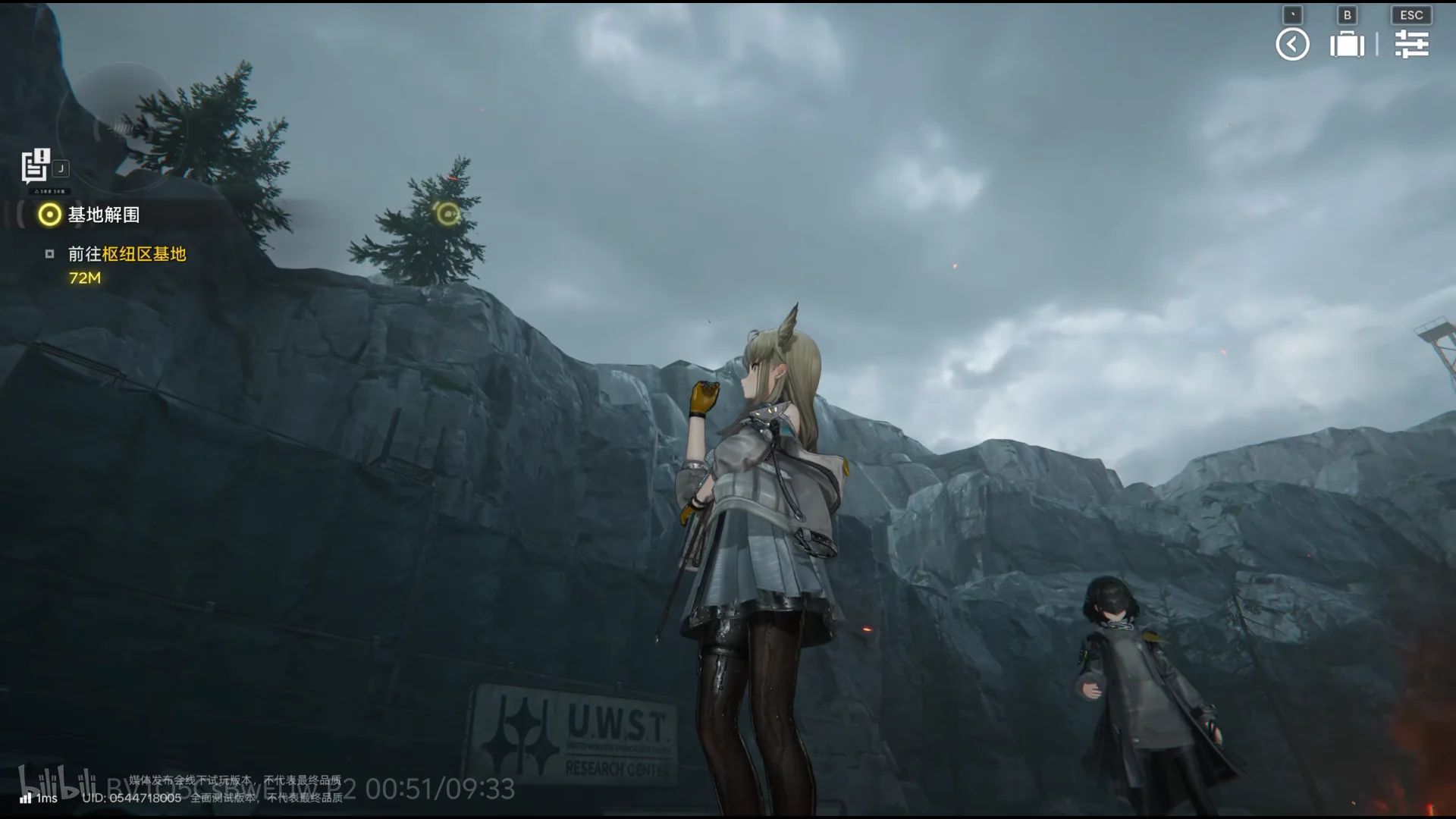This screenshot has height=819, width=1456.
Task: Open the mission log icon
Action: pos(36,166)
